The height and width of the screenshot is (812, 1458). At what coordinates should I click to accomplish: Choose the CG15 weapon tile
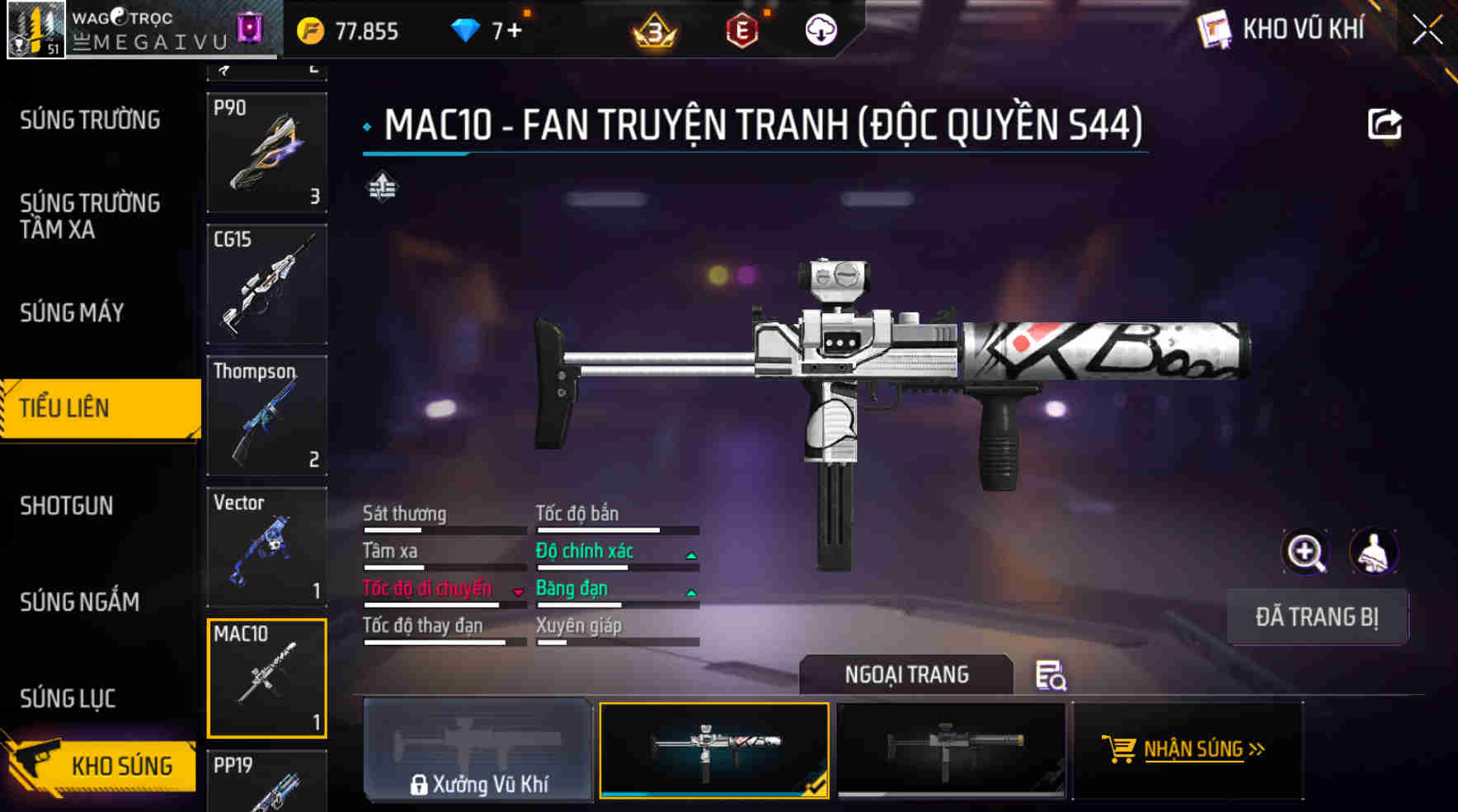[x=266, y=284]
